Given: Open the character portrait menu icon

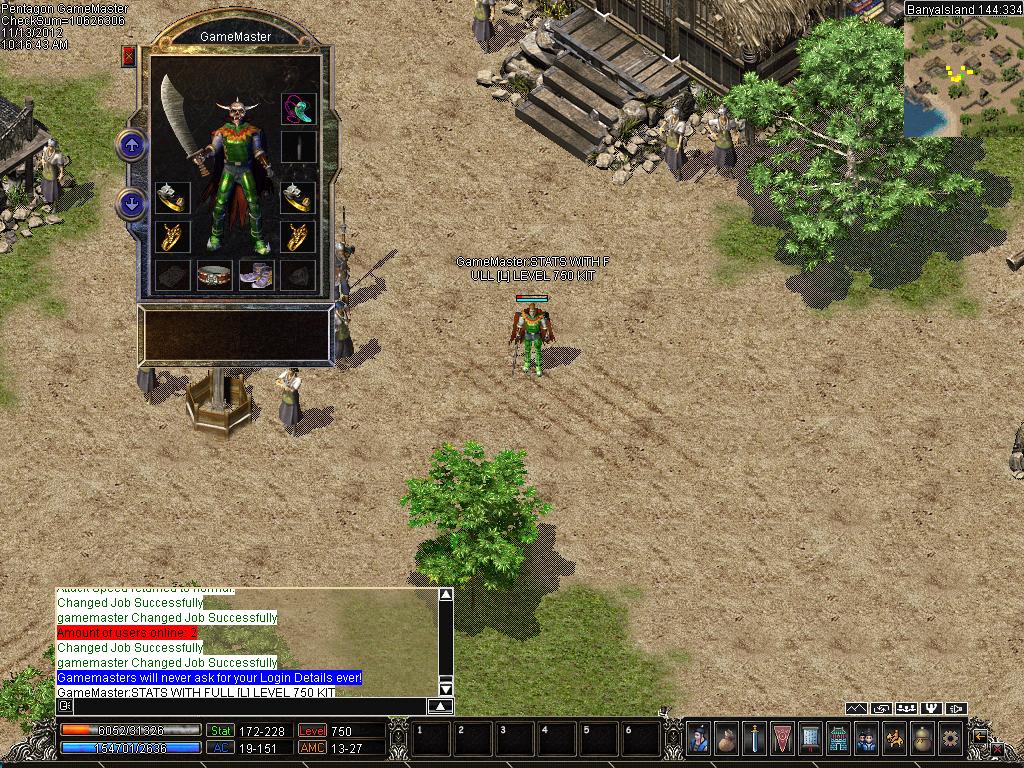Looking at the screenshot, I should pyautogui.click(x=699, y=739).
